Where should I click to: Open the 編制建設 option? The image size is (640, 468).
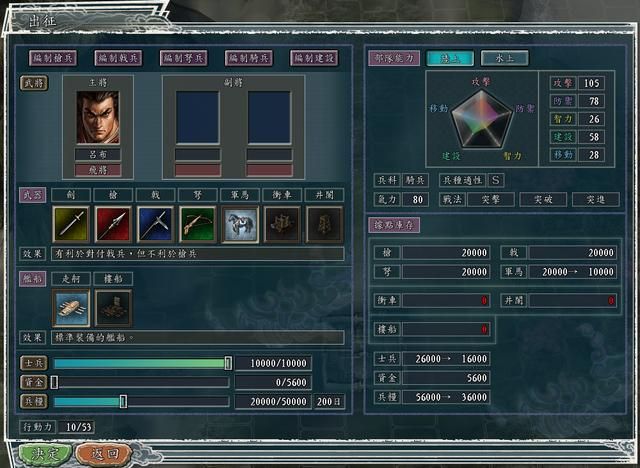314,58
